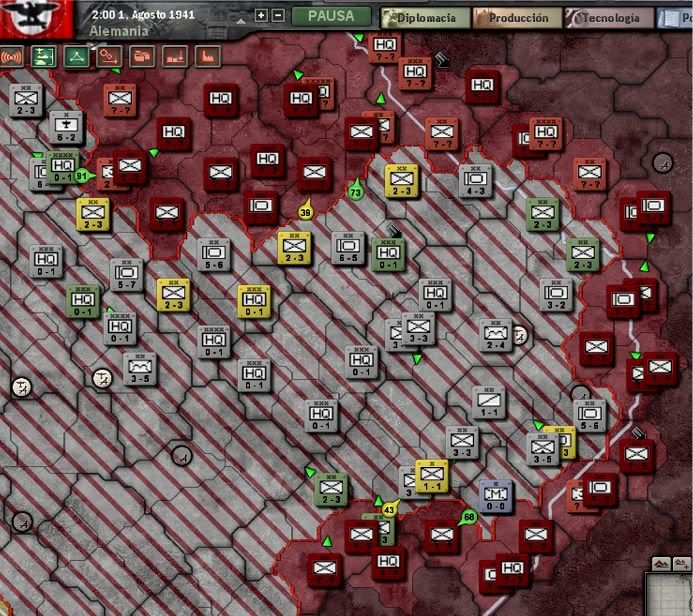The height and width of the screenshot is (616, 693).
Task: Increase game speed with the plus button
Action: 262,16
